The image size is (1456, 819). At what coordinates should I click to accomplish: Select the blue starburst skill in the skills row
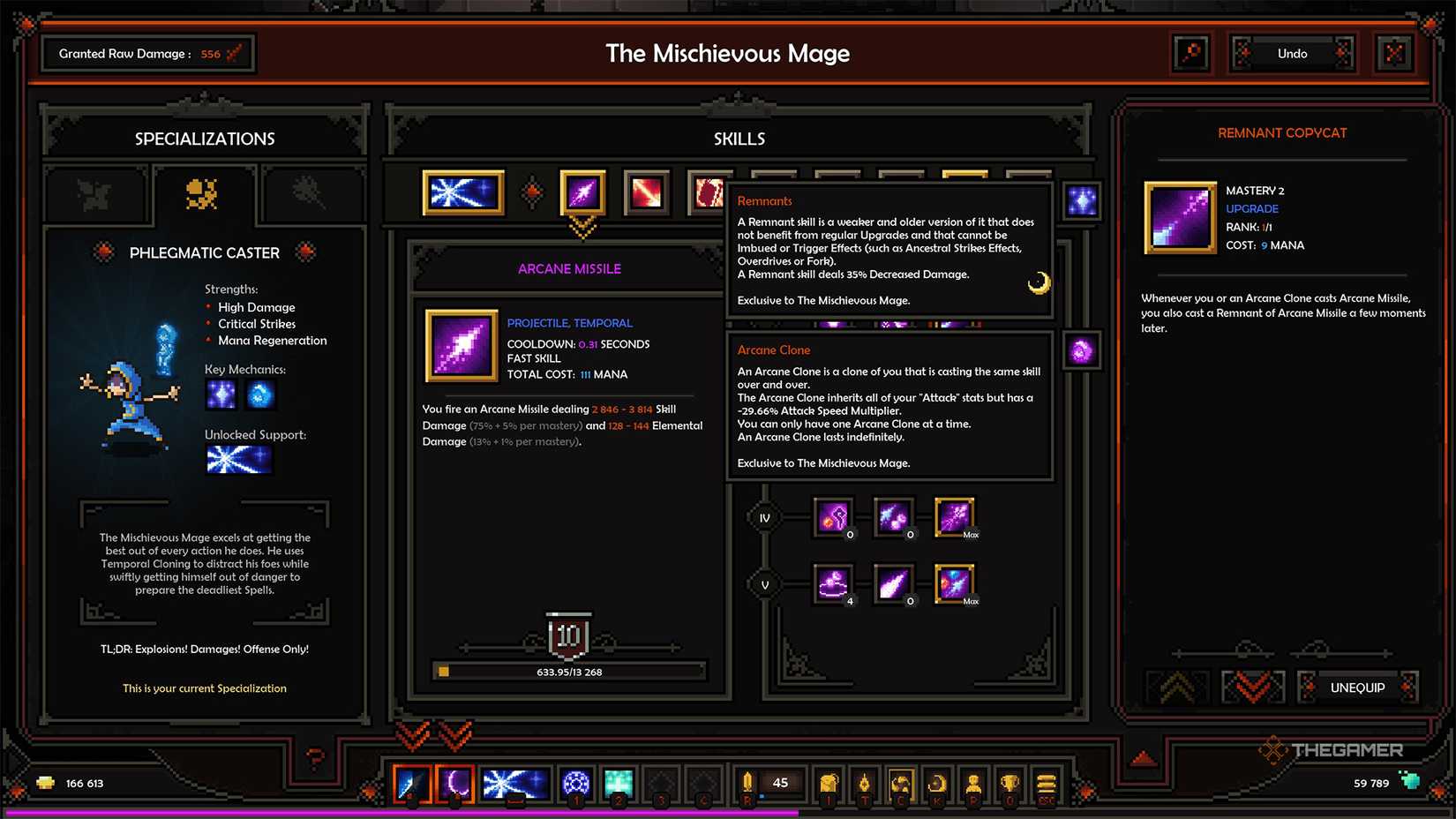click(462, 192)
